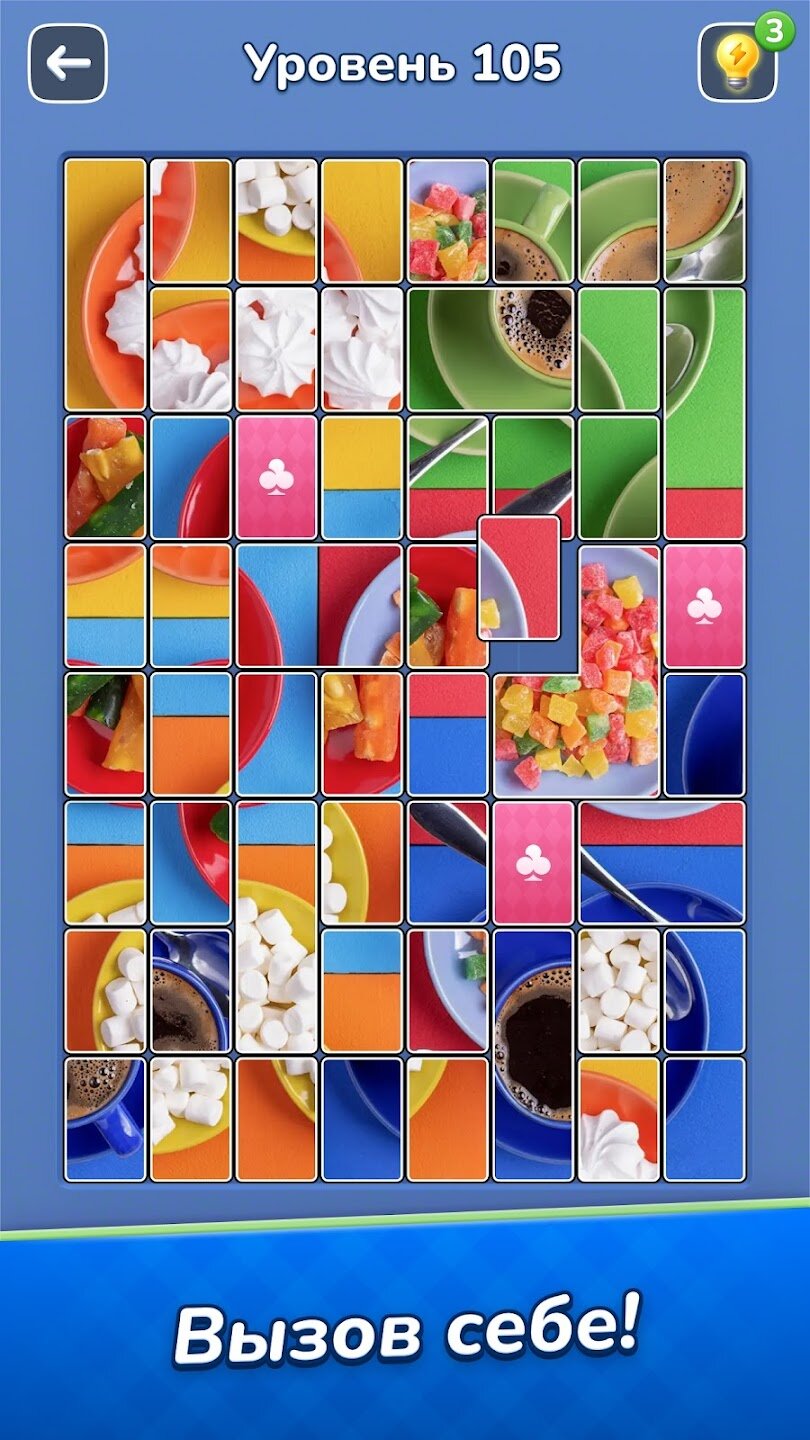Pick the small candy cubes tile in the top row
The image size is (810, 1440).
(x=448, y=220)
